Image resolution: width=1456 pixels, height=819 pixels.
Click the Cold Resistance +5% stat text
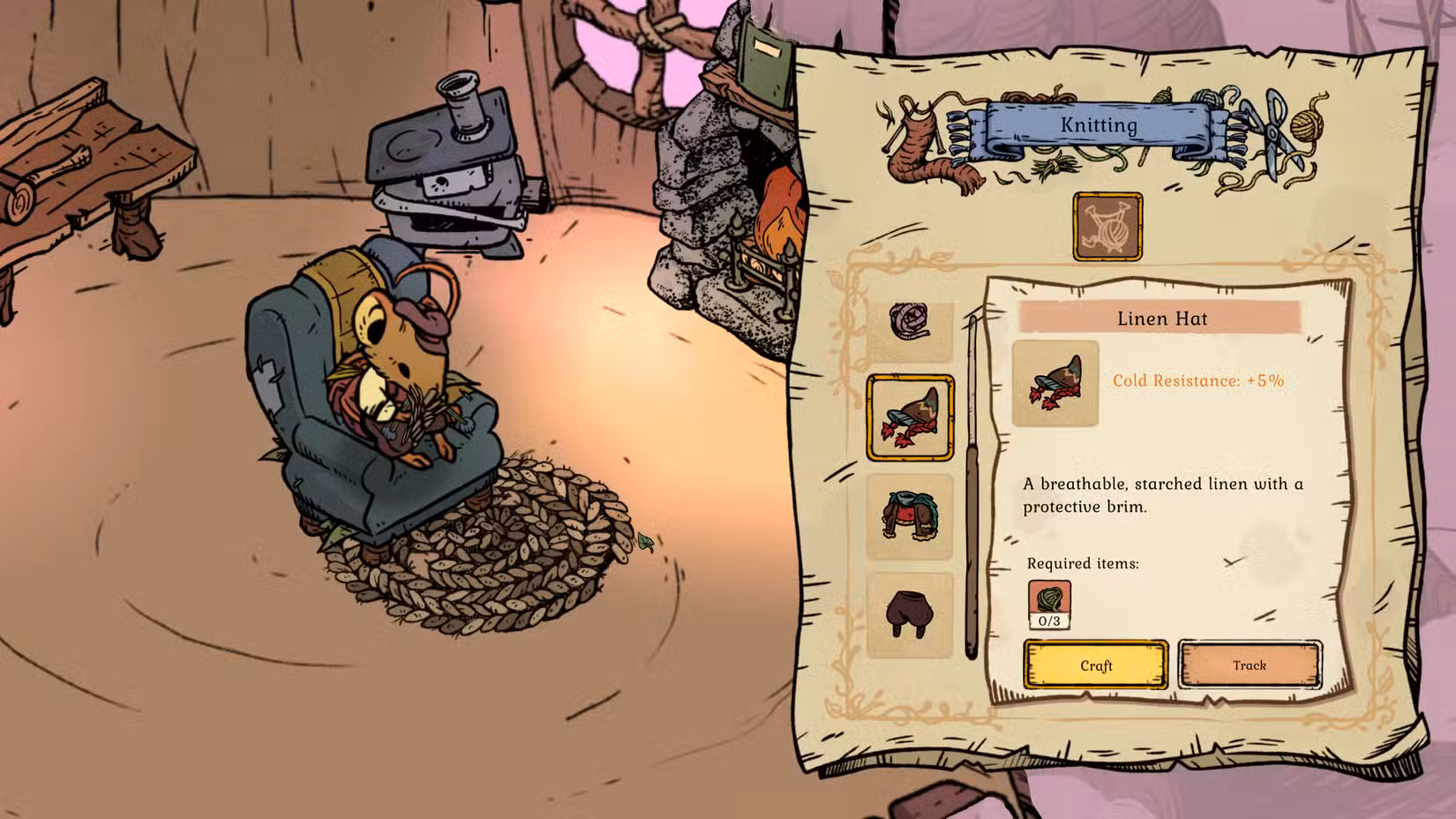click(x=1200, y=381)
